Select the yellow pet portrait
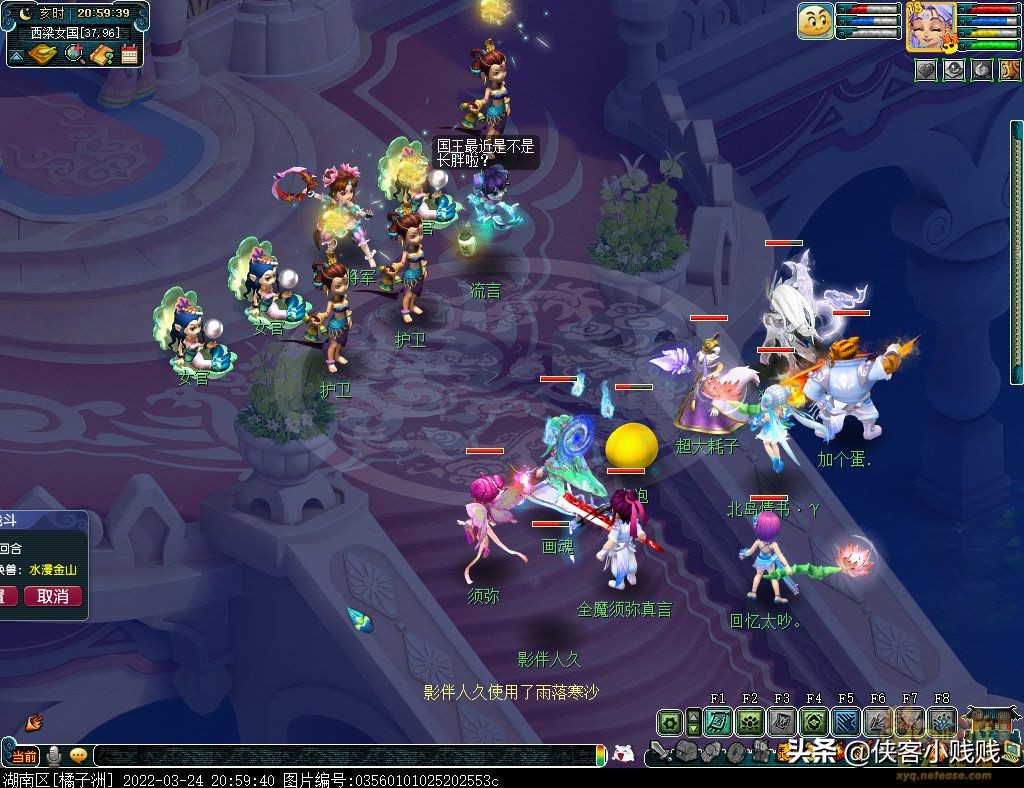 coord(815,20)
